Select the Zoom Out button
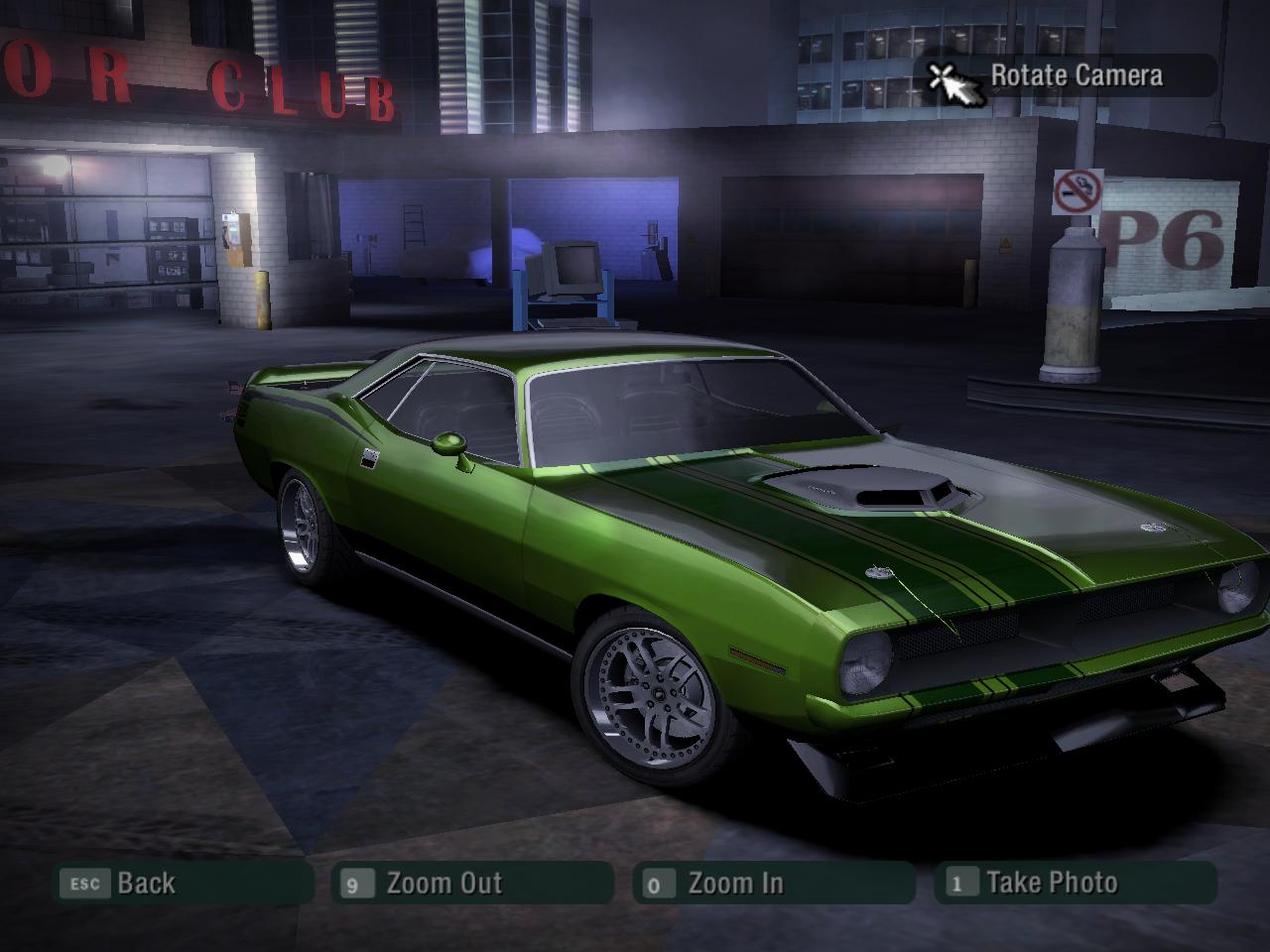 473,883
